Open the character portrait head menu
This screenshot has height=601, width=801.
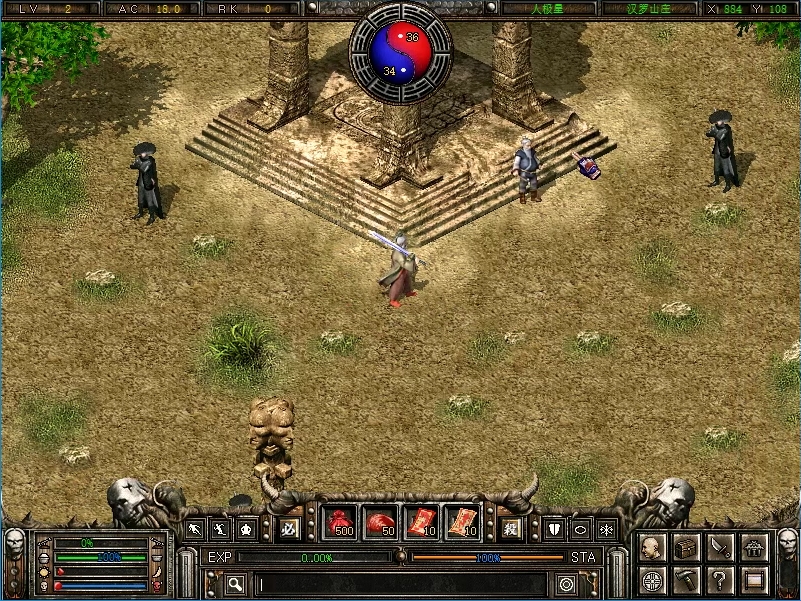coord(652,547)
